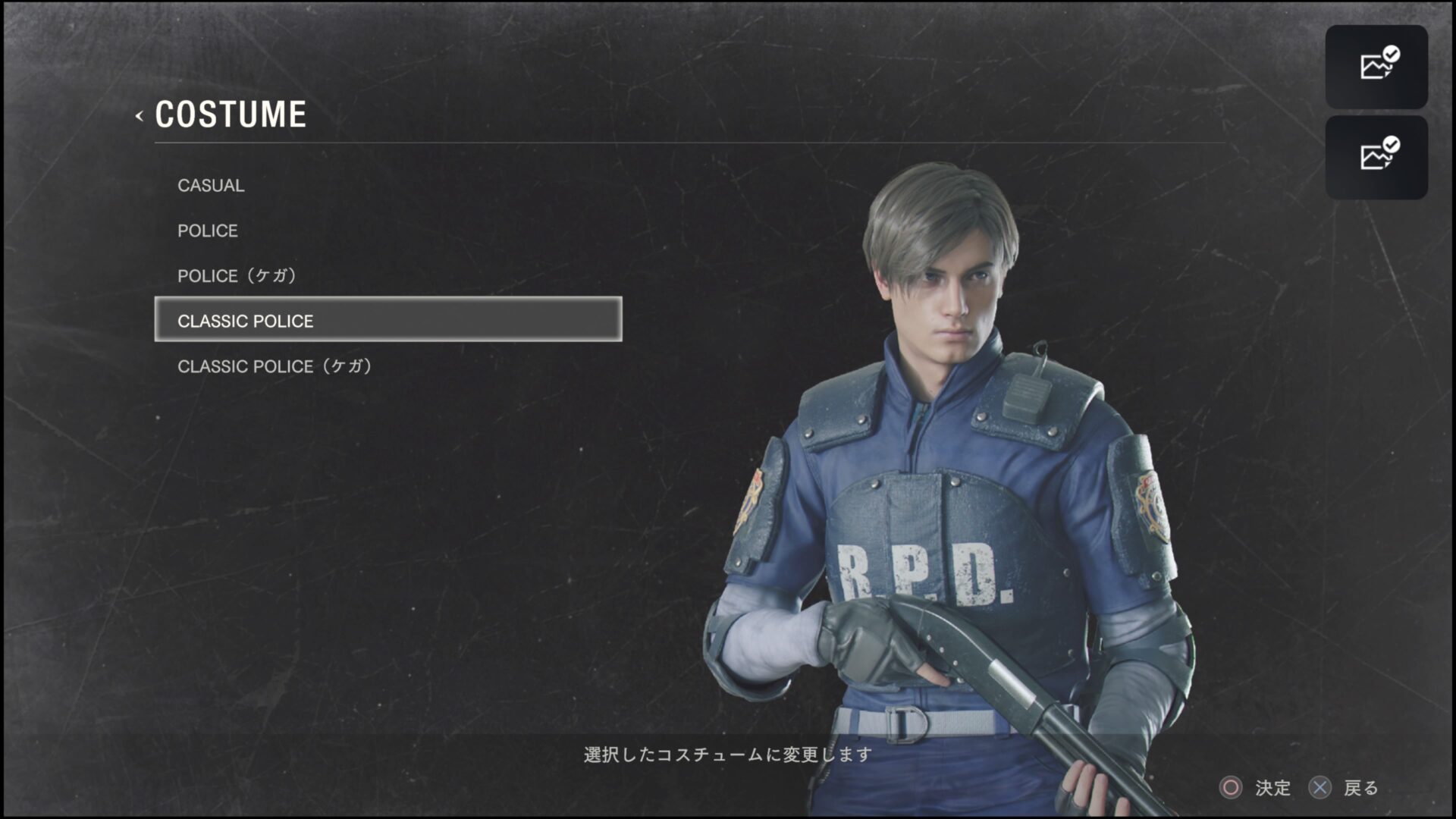Click the 選択したコスチュームに変更します message
Viewport: 1456px width, 819px height.
(726, 755)
